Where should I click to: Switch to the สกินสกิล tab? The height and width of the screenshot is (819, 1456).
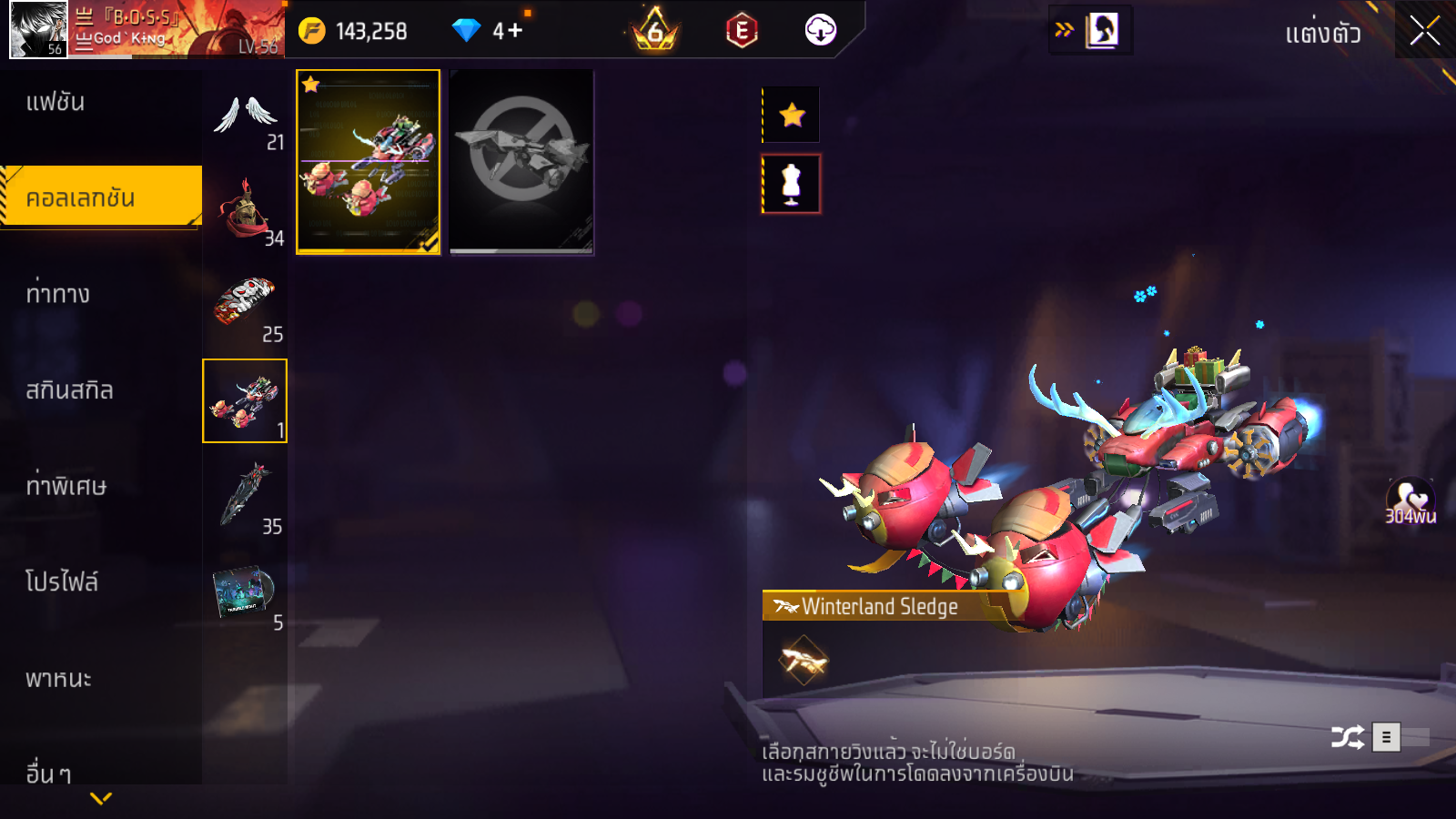point(69,390)
